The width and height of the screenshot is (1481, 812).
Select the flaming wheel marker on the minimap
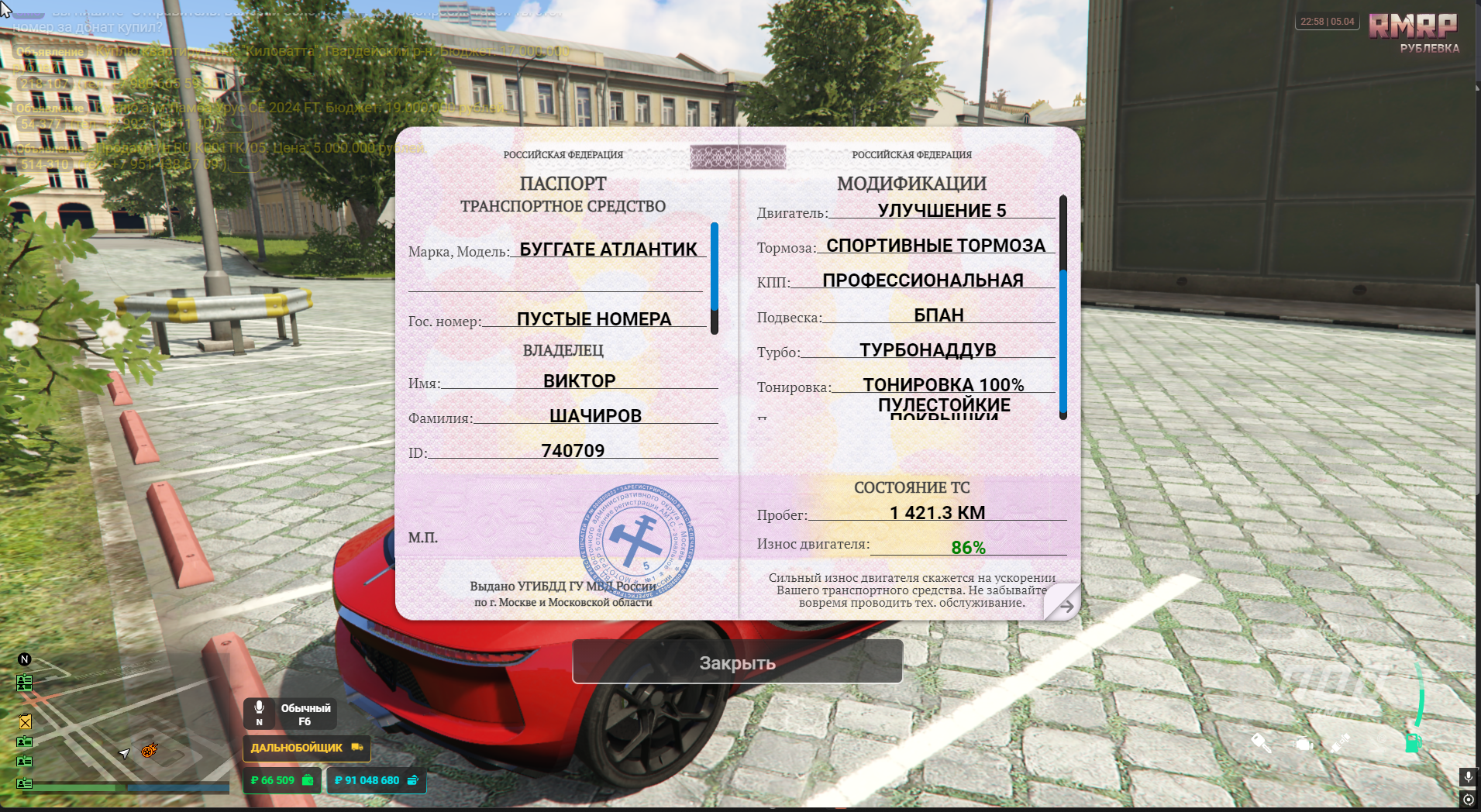(150, 750)
